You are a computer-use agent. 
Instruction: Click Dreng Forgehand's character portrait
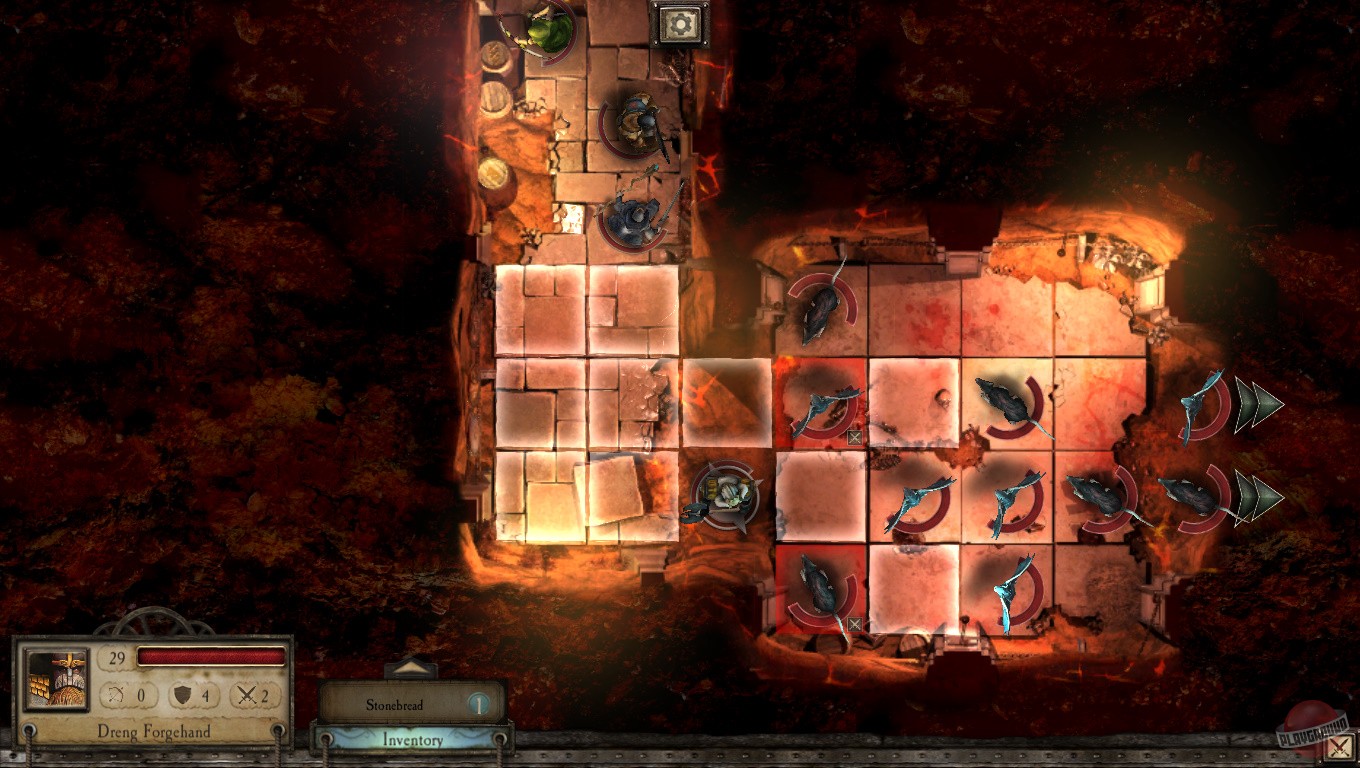pos(56,683)
